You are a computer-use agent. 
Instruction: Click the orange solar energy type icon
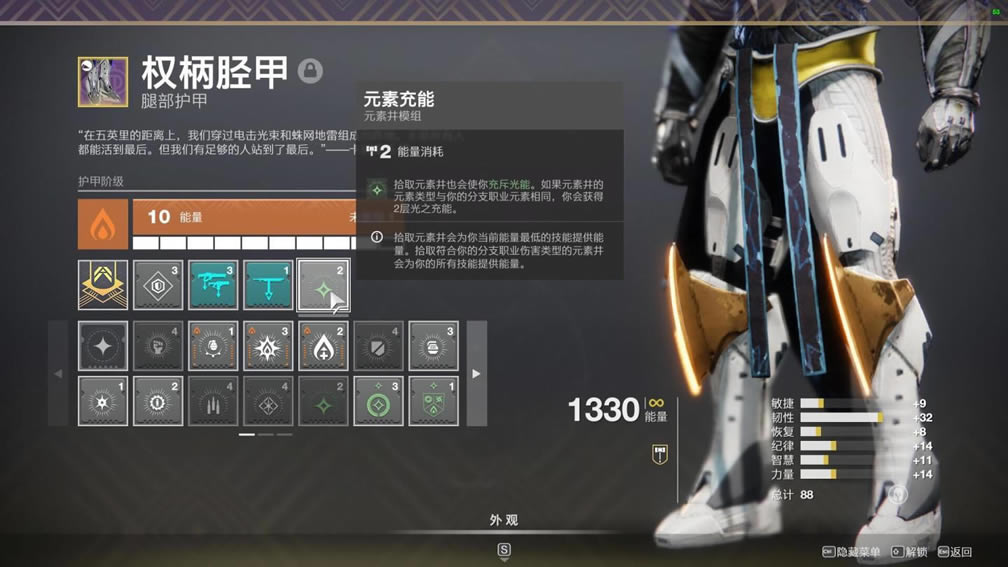point(103,224)
